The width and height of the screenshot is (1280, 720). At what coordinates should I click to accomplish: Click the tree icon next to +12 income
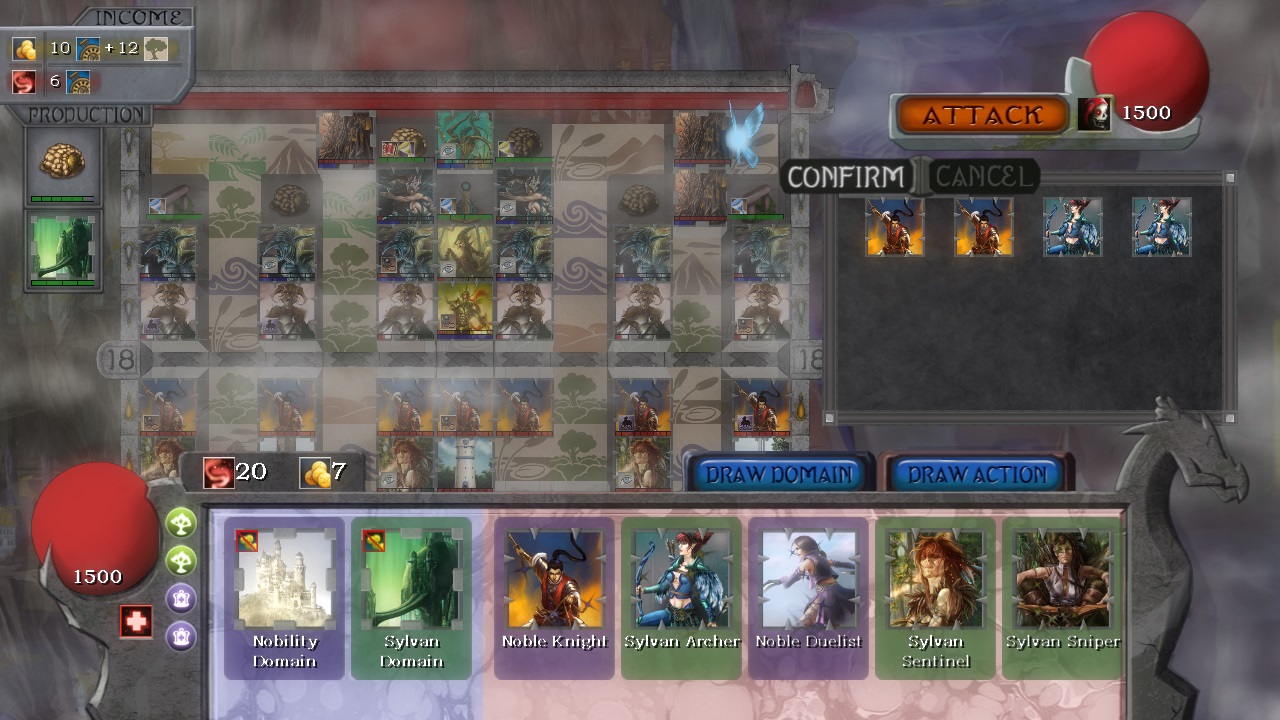point(155,49)
